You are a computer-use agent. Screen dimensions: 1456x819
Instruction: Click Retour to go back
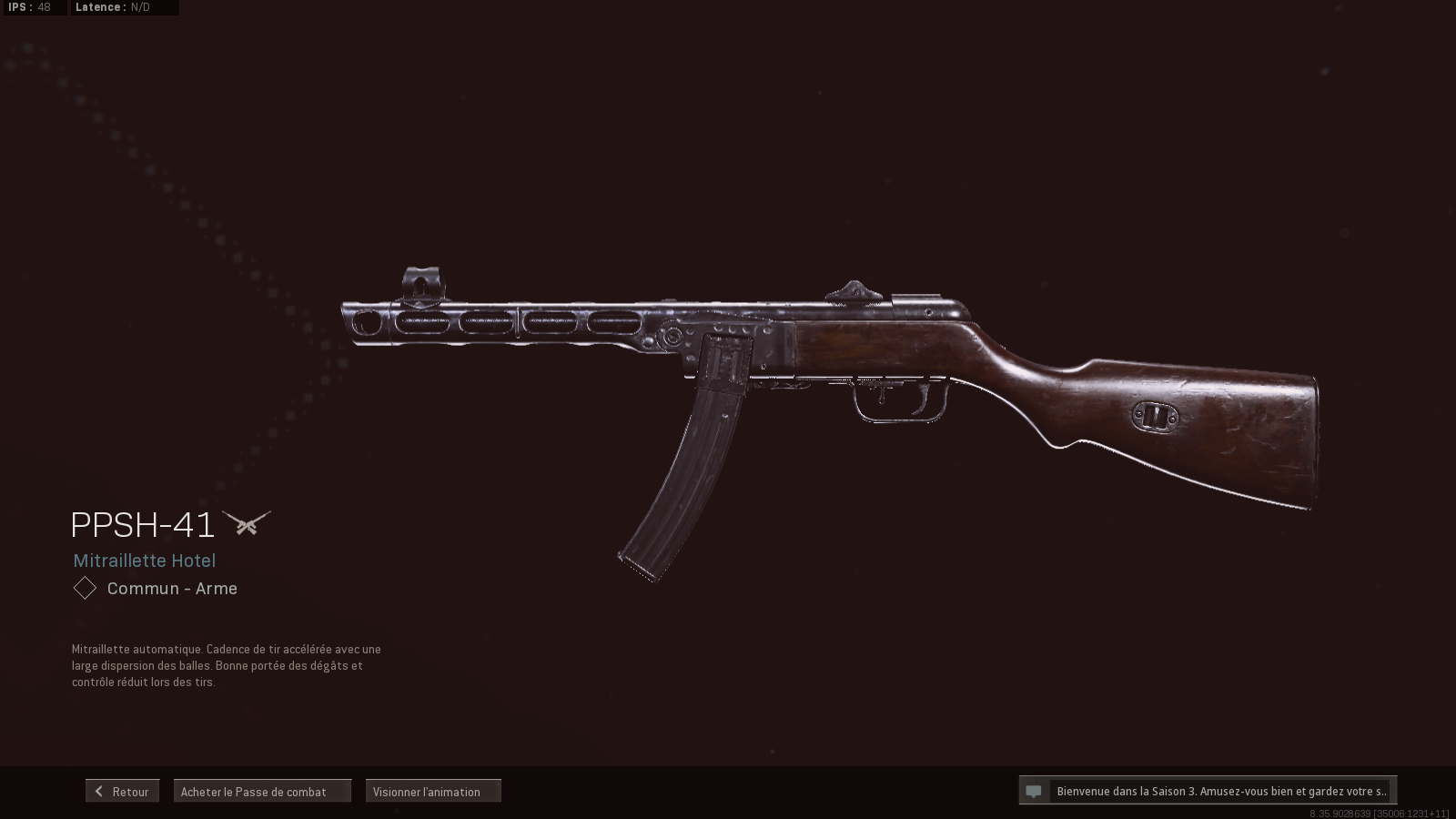[122, 791]
